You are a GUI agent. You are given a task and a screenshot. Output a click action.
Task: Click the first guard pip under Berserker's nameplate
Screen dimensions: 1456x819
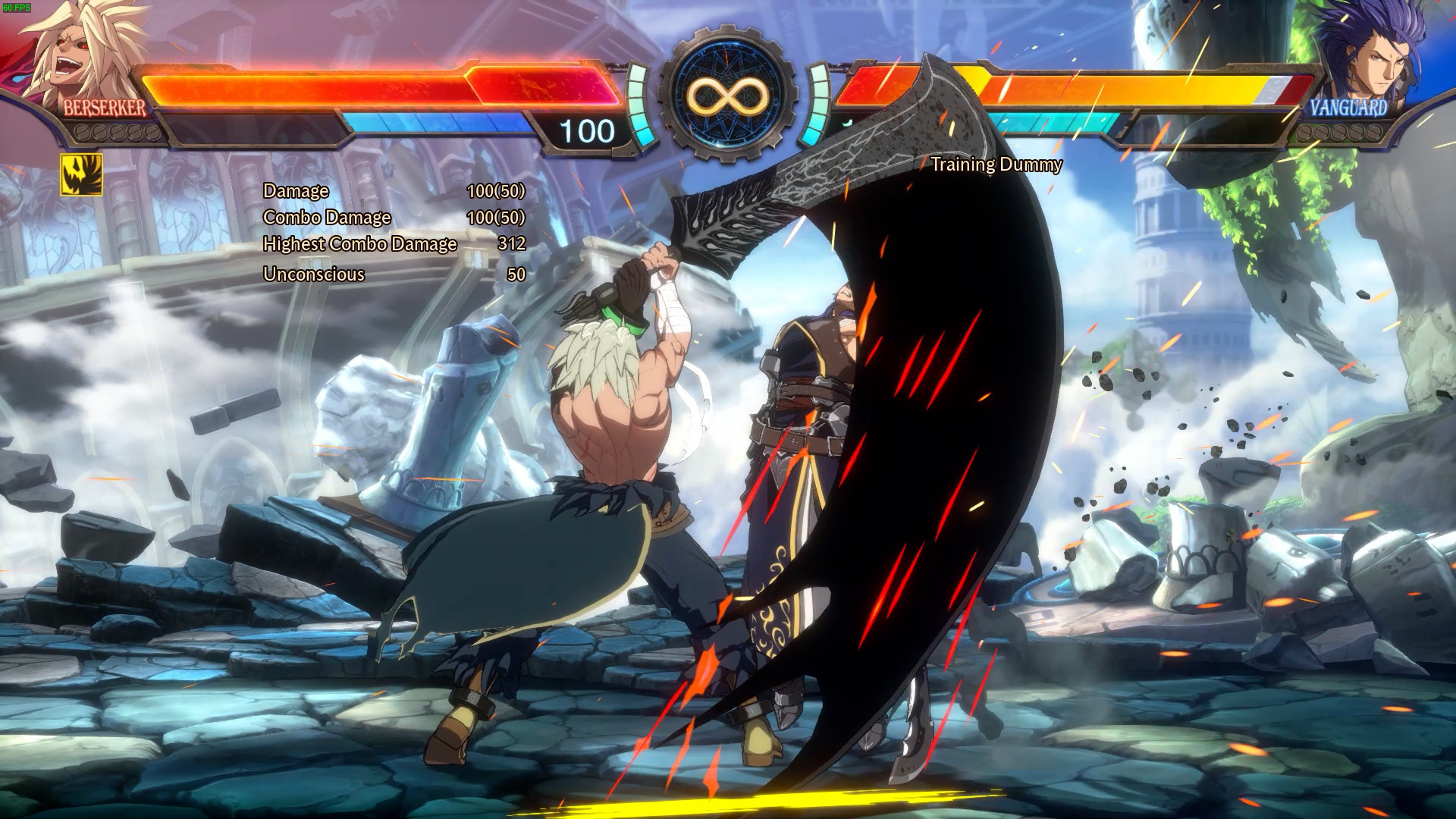click(x=82, y=132)
